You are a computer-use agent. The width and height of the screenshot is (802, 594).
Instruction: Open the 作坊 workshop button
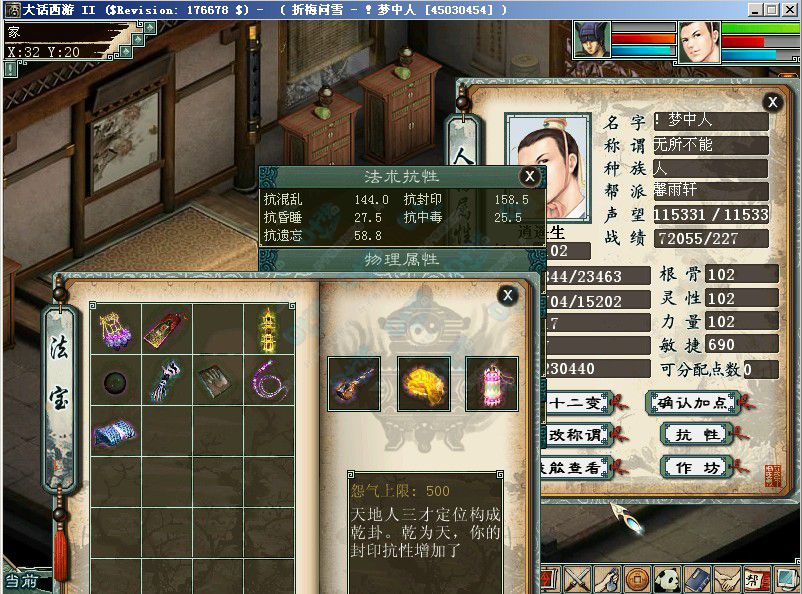[697, 467]
